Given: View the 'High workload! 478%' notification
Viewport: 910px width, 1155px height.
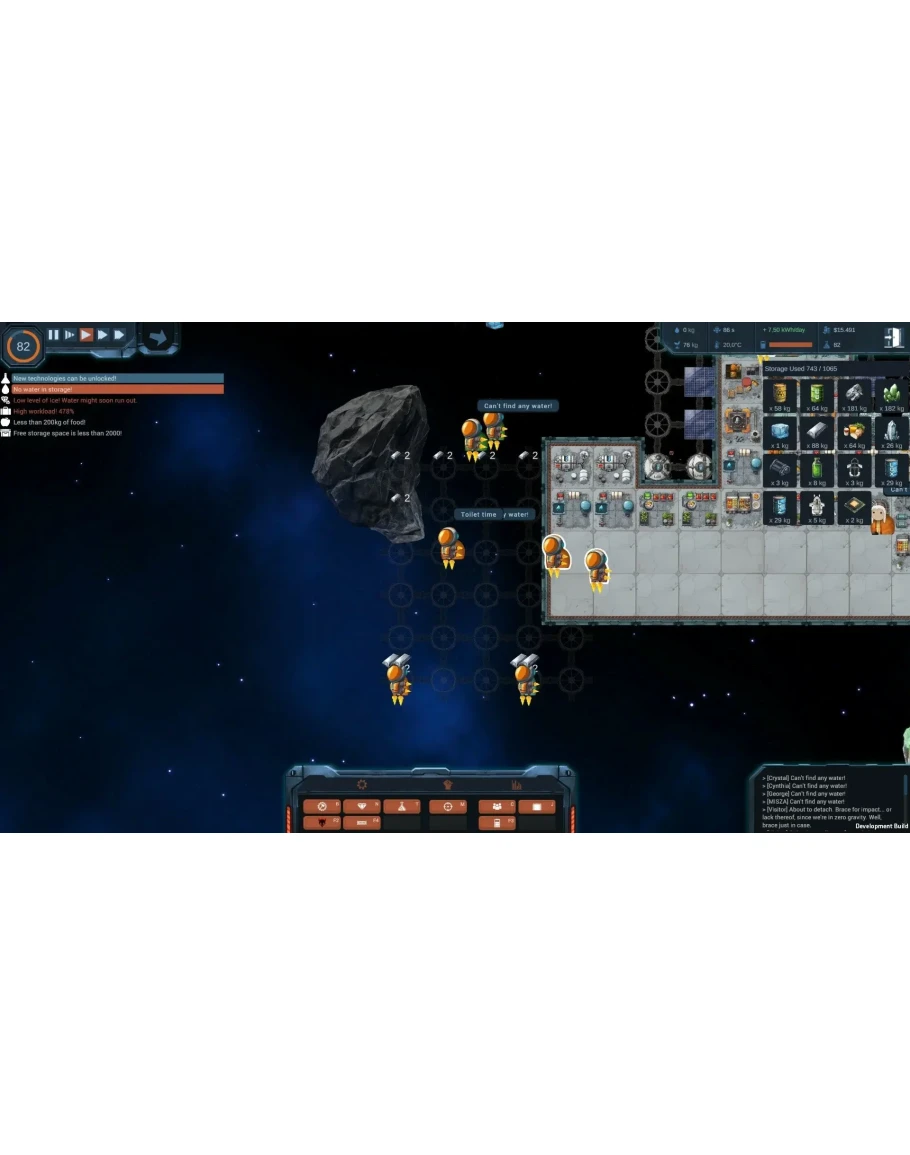Looking at the screenshot, I should click(44, 411).
